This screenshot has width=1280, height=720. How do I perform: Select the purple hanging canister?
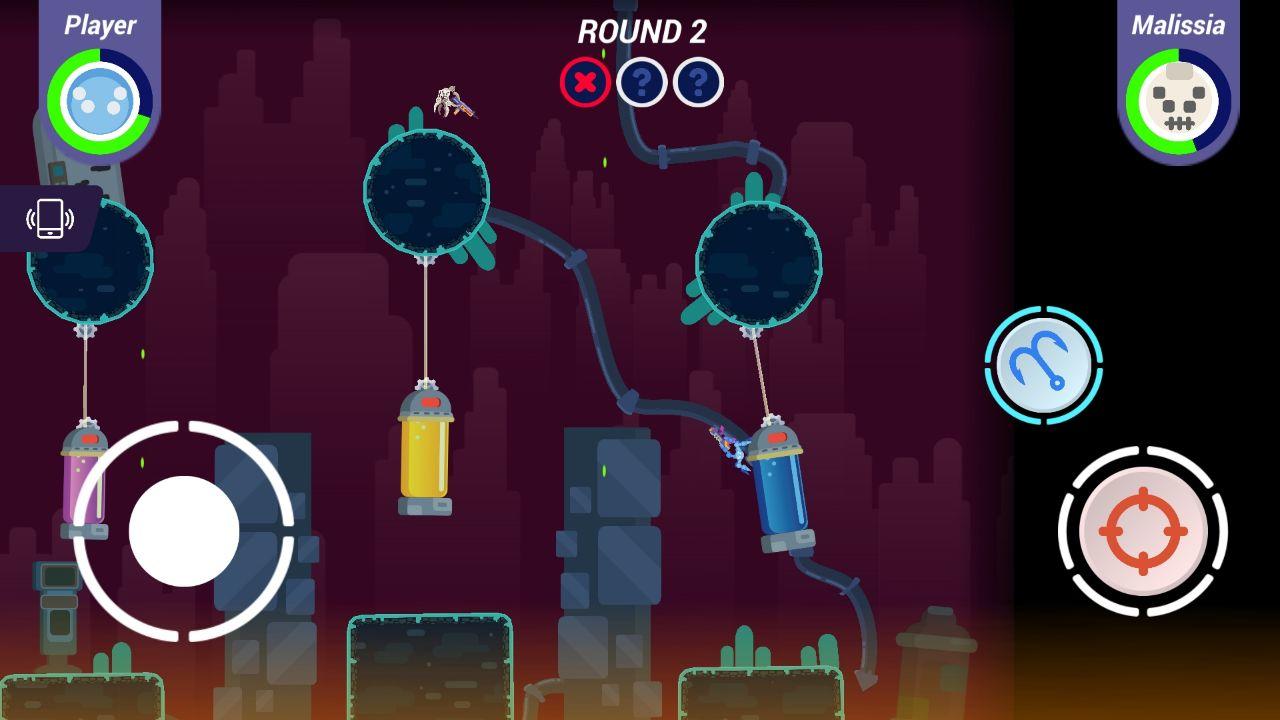pos(85,480)
